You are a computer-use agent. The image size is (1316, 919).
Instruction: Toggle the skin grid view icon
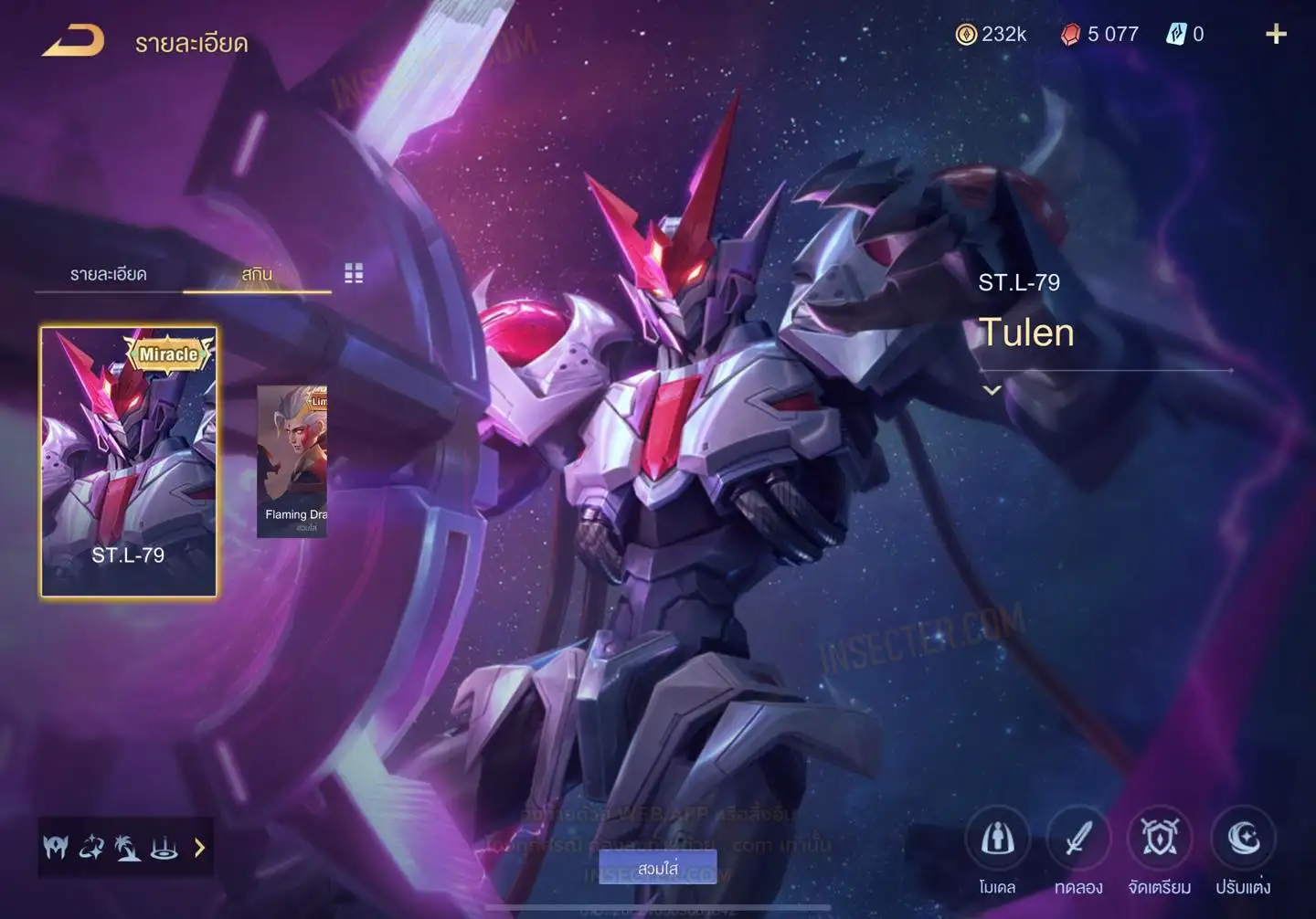point(354,273)
